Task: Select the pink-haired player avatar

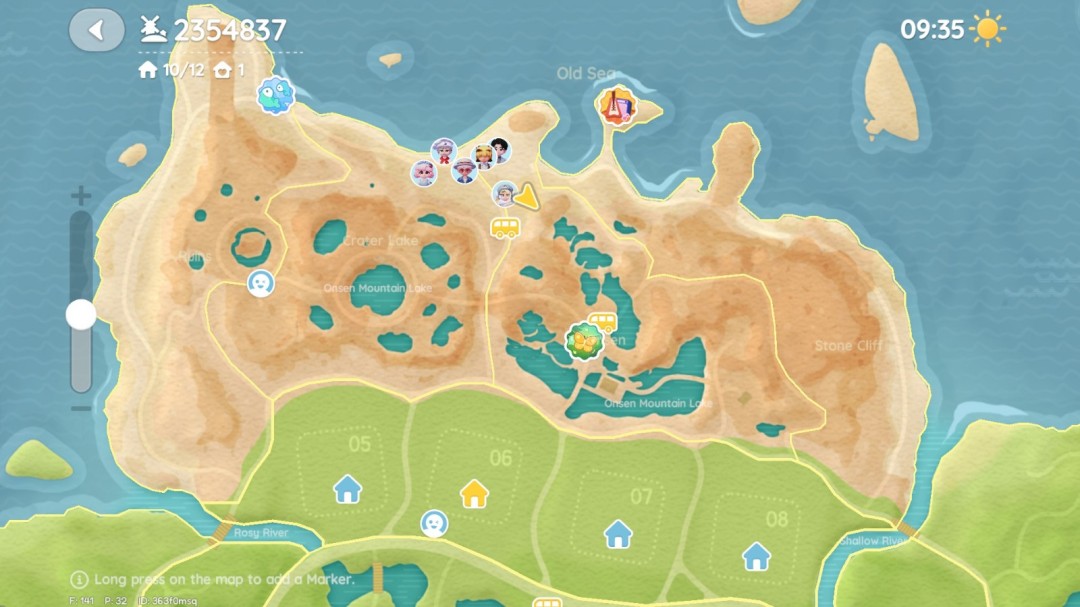Action: coord(424,173)
